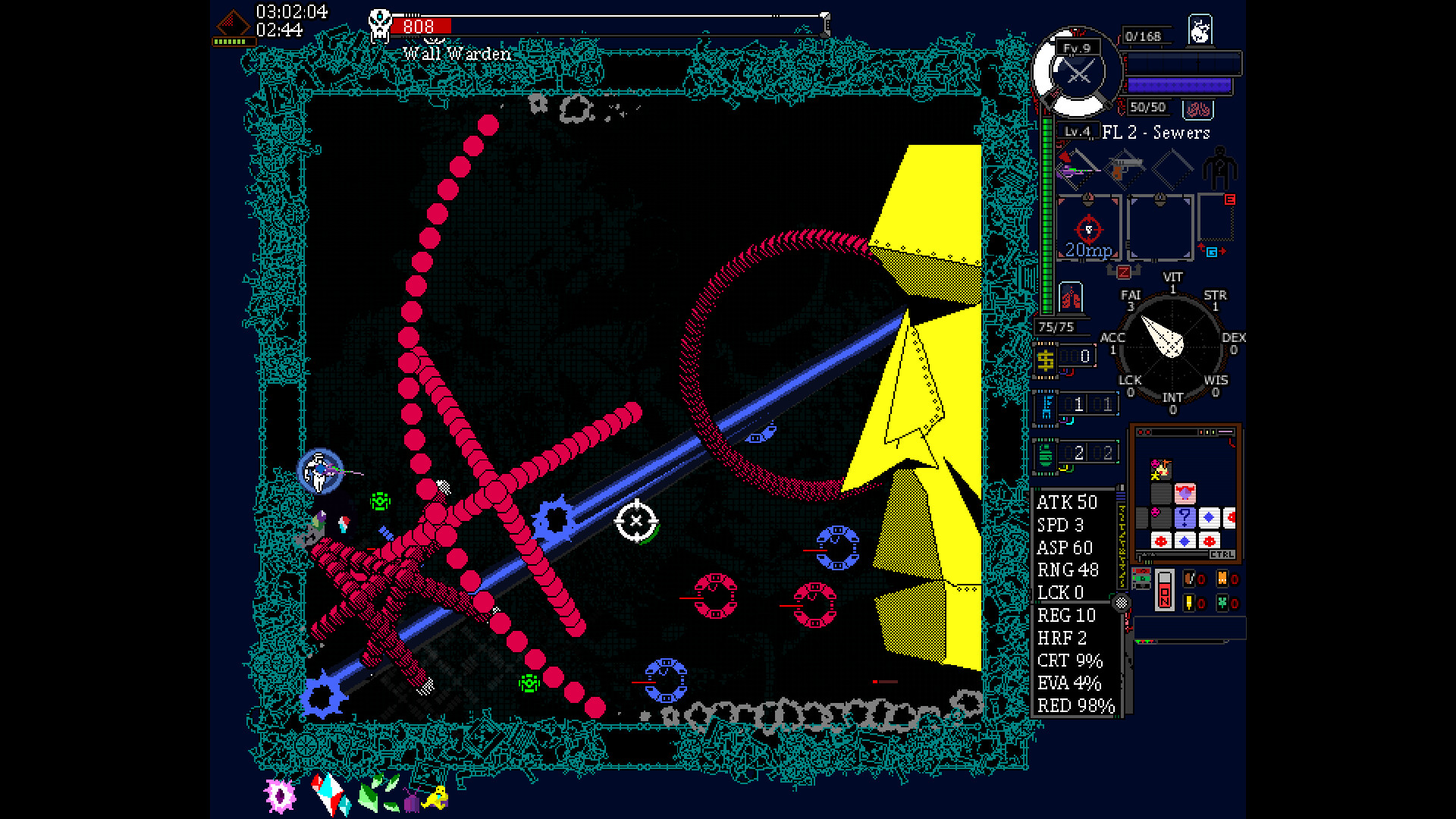
Task: Switch to the CTRL inventory tab
Action: point(1223,554)
